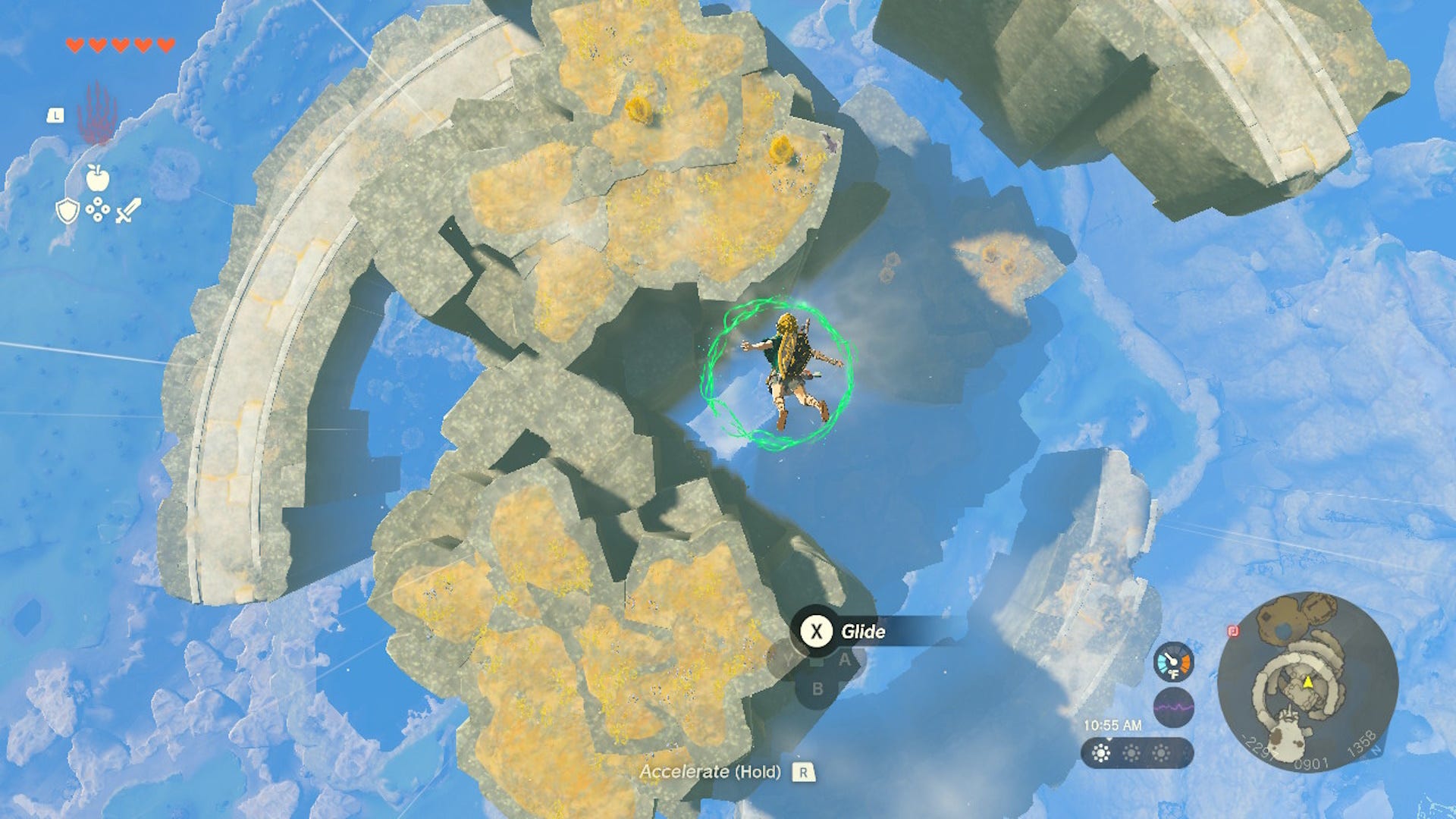Click the first heart in the health bar
The height and width of the screenshot is (819, 1456).
pyautogui.click(x=74, y=45)
